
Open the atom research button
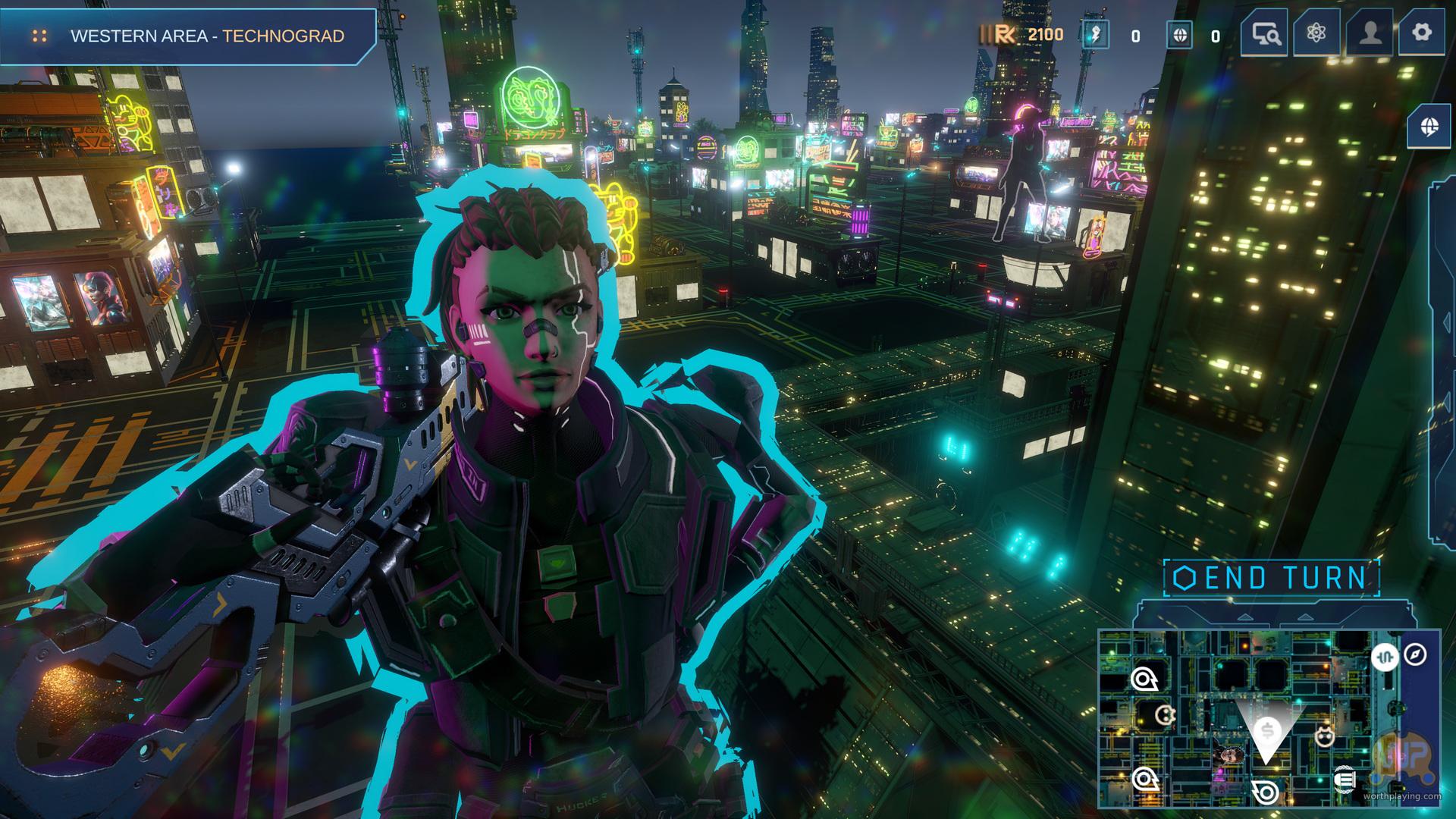point(1316,33)
